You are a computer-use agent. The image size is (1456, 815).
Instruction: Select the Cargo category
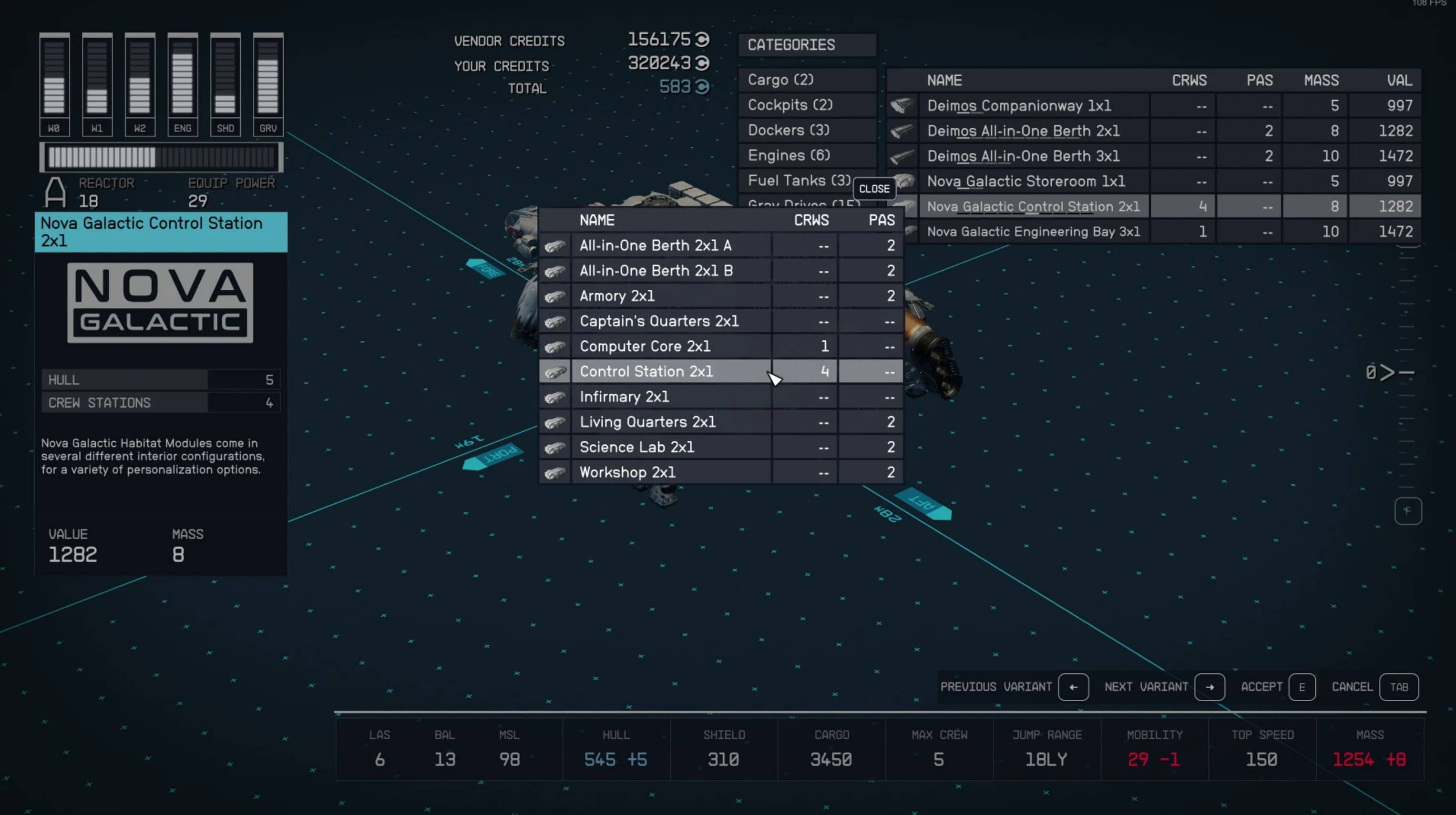[x=780, y=80]
